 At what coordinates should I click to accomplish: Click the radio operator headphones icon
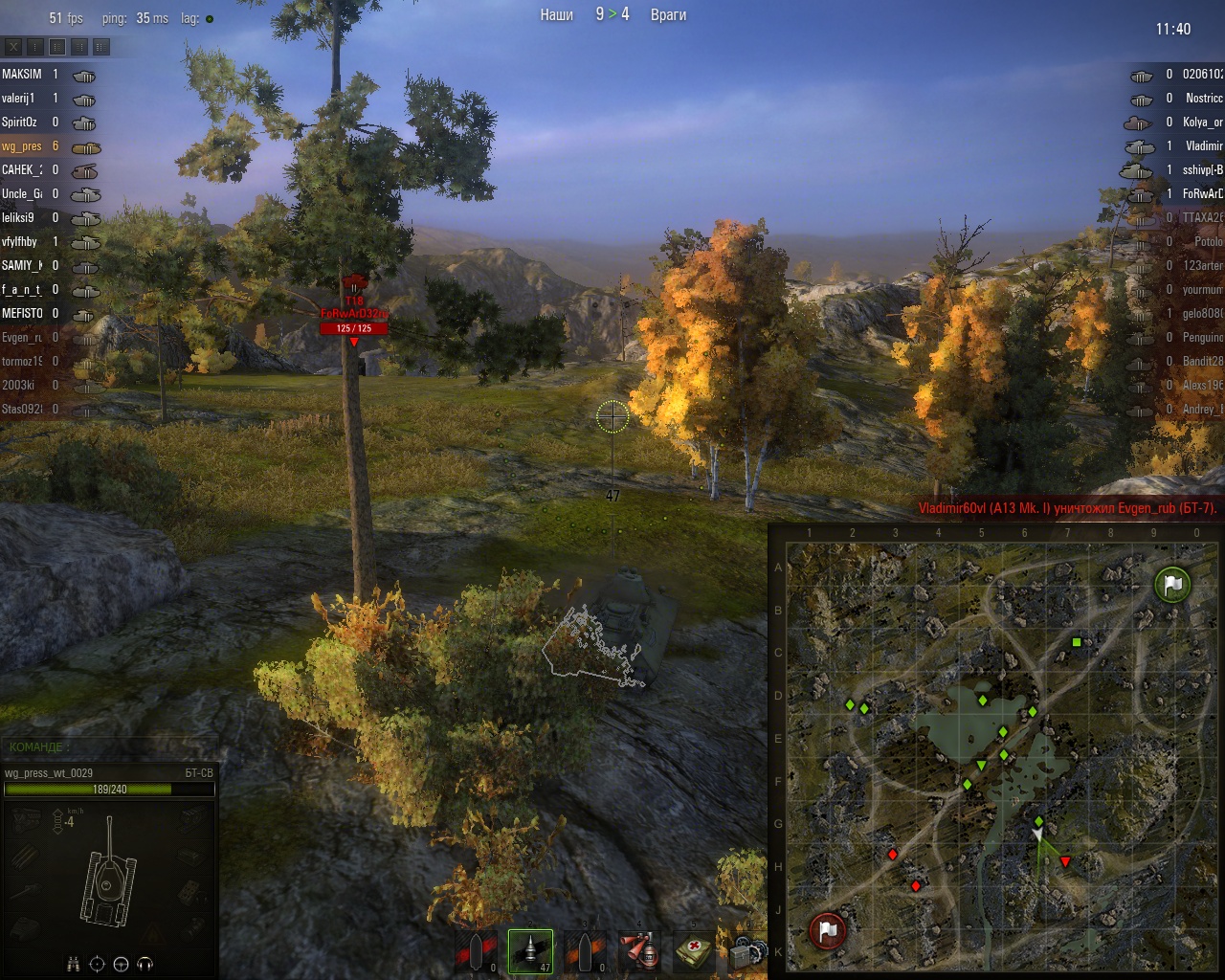(145, 964)
